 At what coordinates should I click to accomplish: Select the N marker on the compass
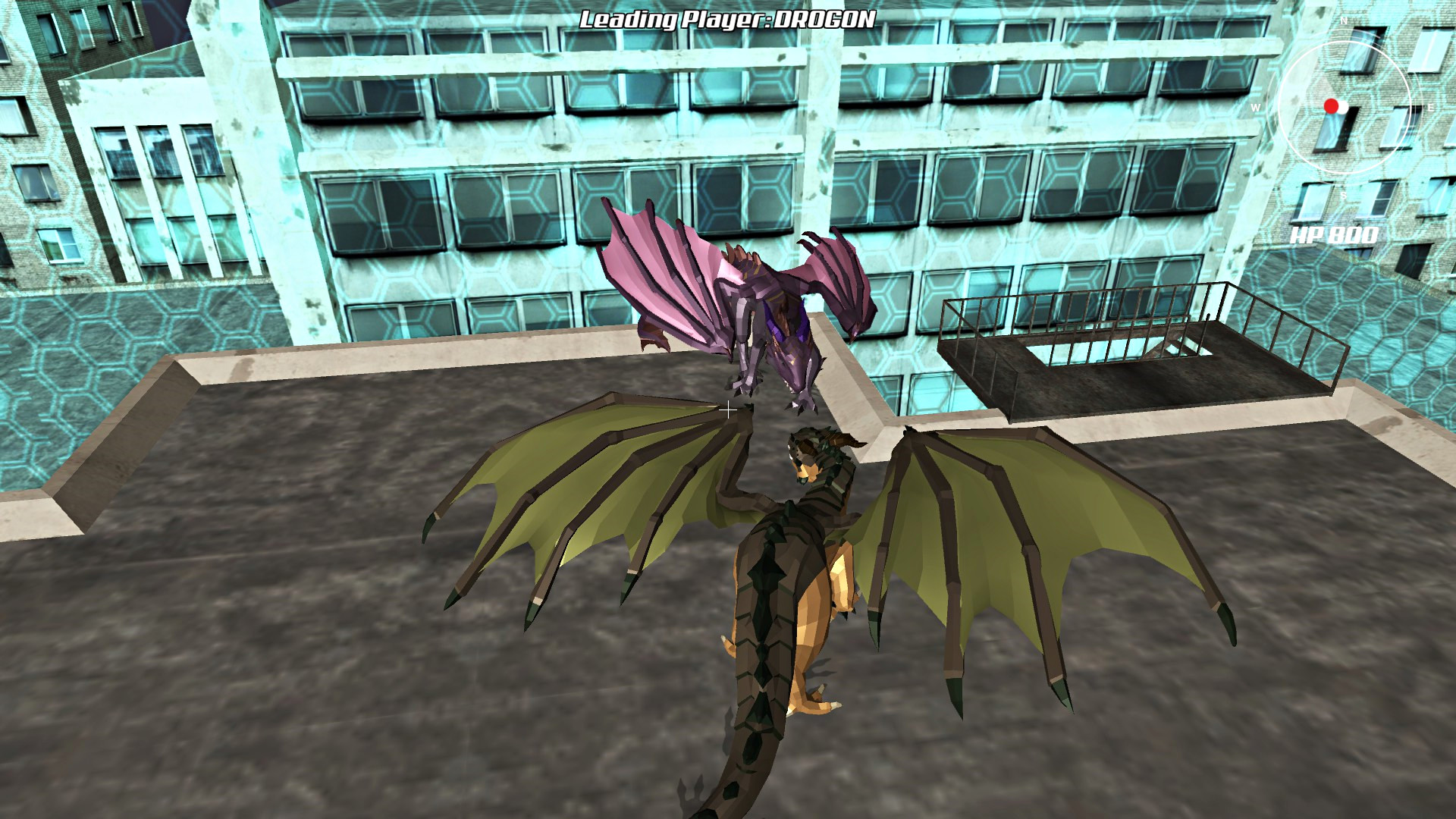click(x=1344, y=20)
